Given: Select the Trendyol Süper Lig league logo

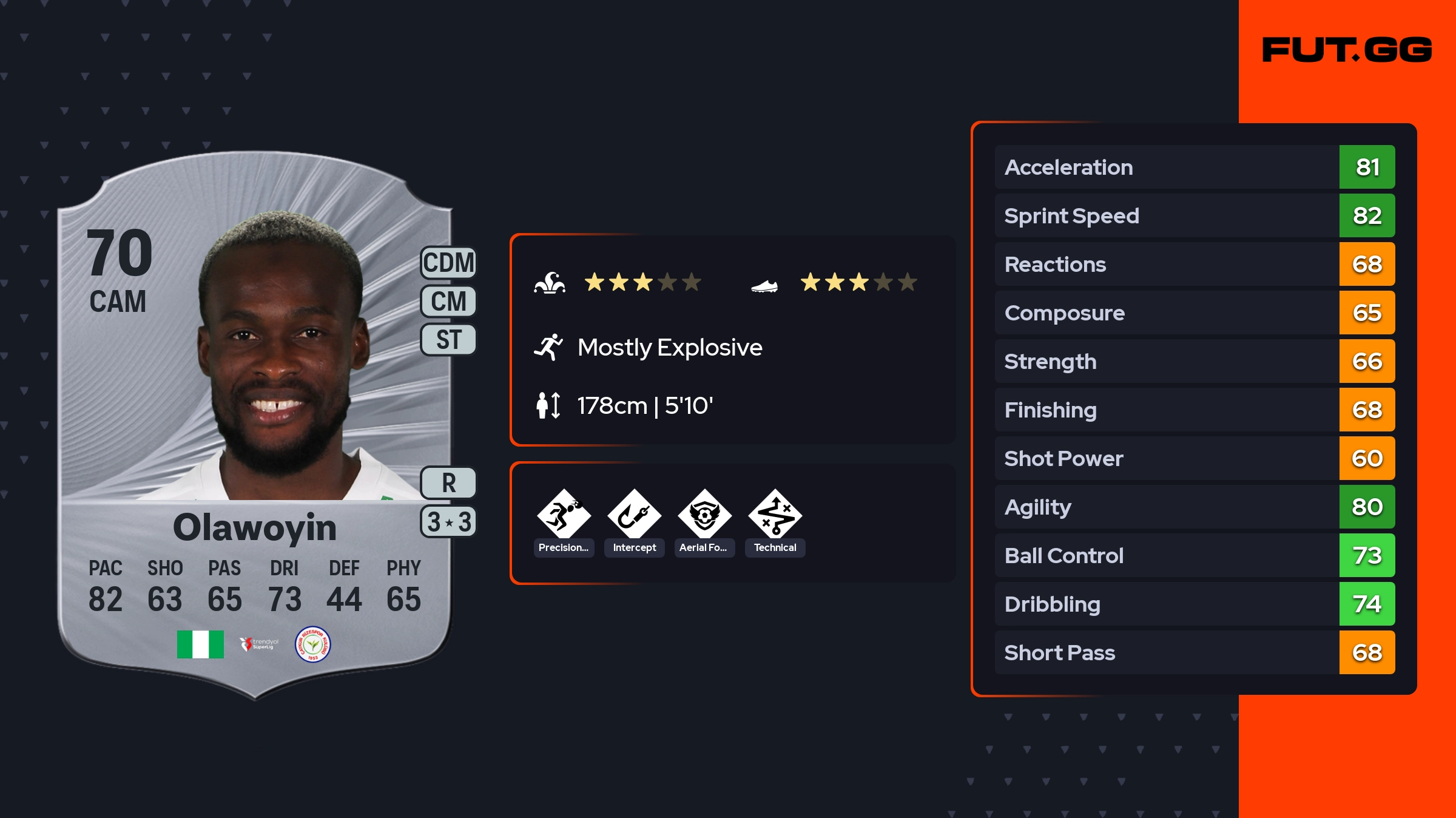Looking at the screenshot, I should (x=259, y=644).
